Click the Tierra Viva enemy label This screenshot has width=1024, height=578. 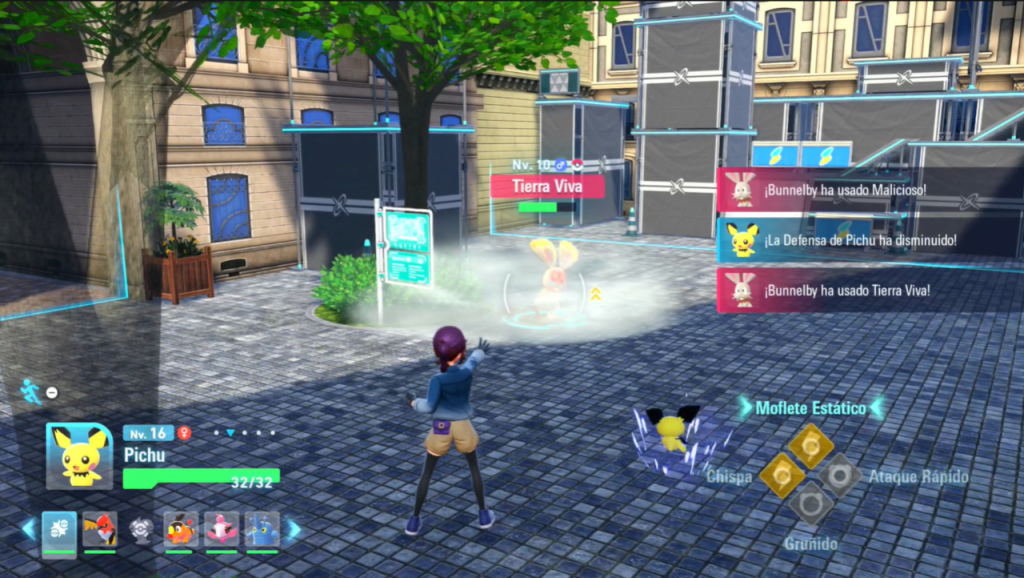[547, 186]
